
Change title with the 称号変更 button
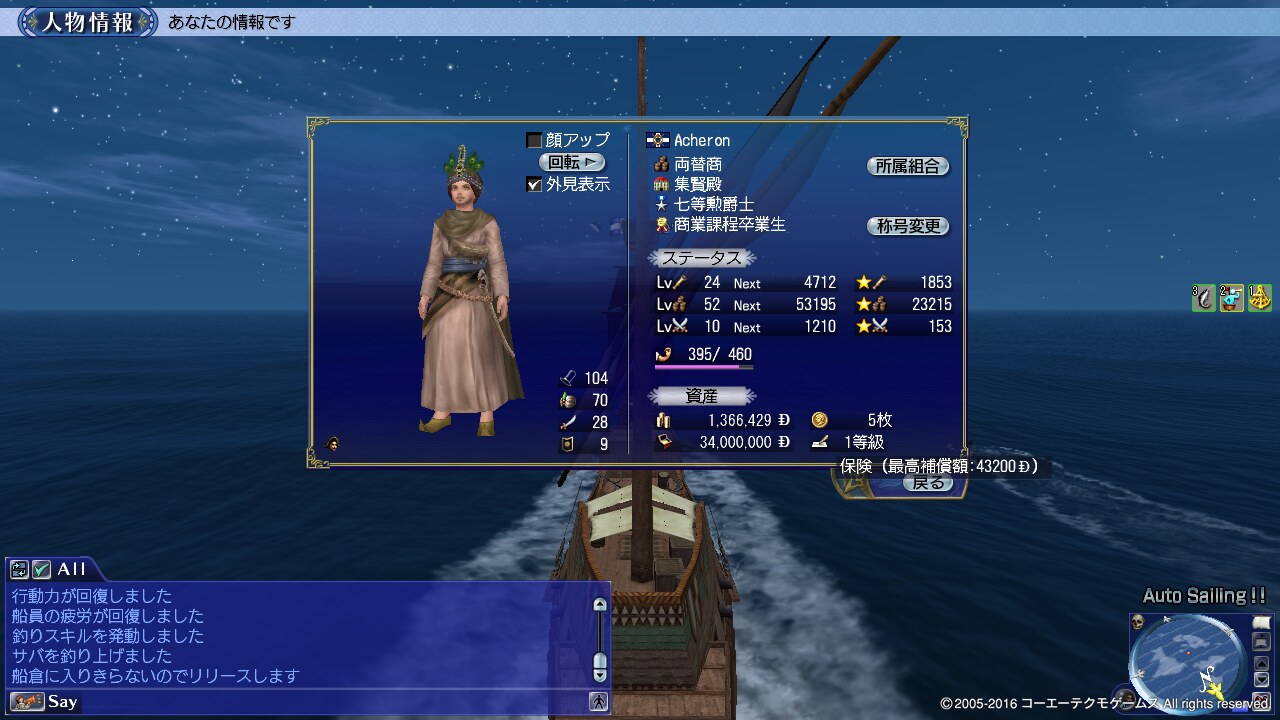[907, 226]
